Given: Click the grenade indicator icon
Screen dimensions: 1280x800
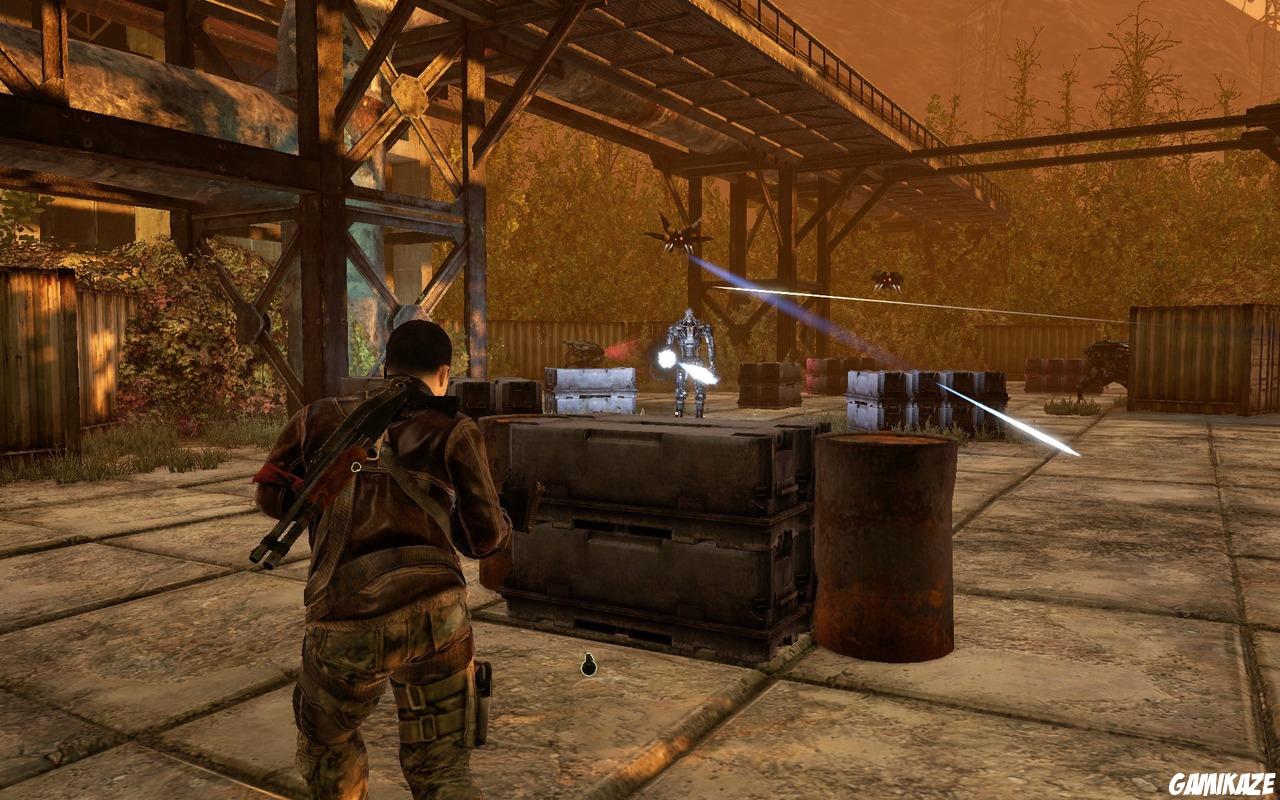Looking at the screenshot, I should 589,664.
